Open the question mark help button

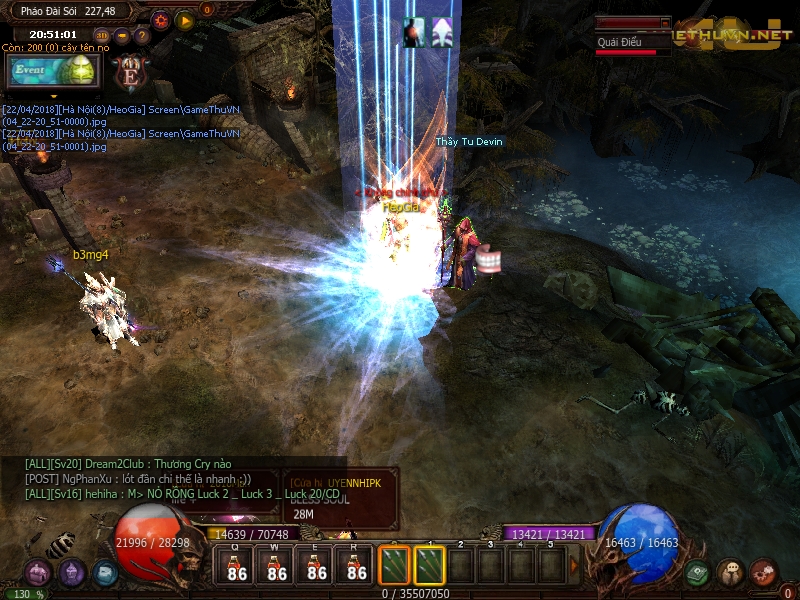point(140,36)
